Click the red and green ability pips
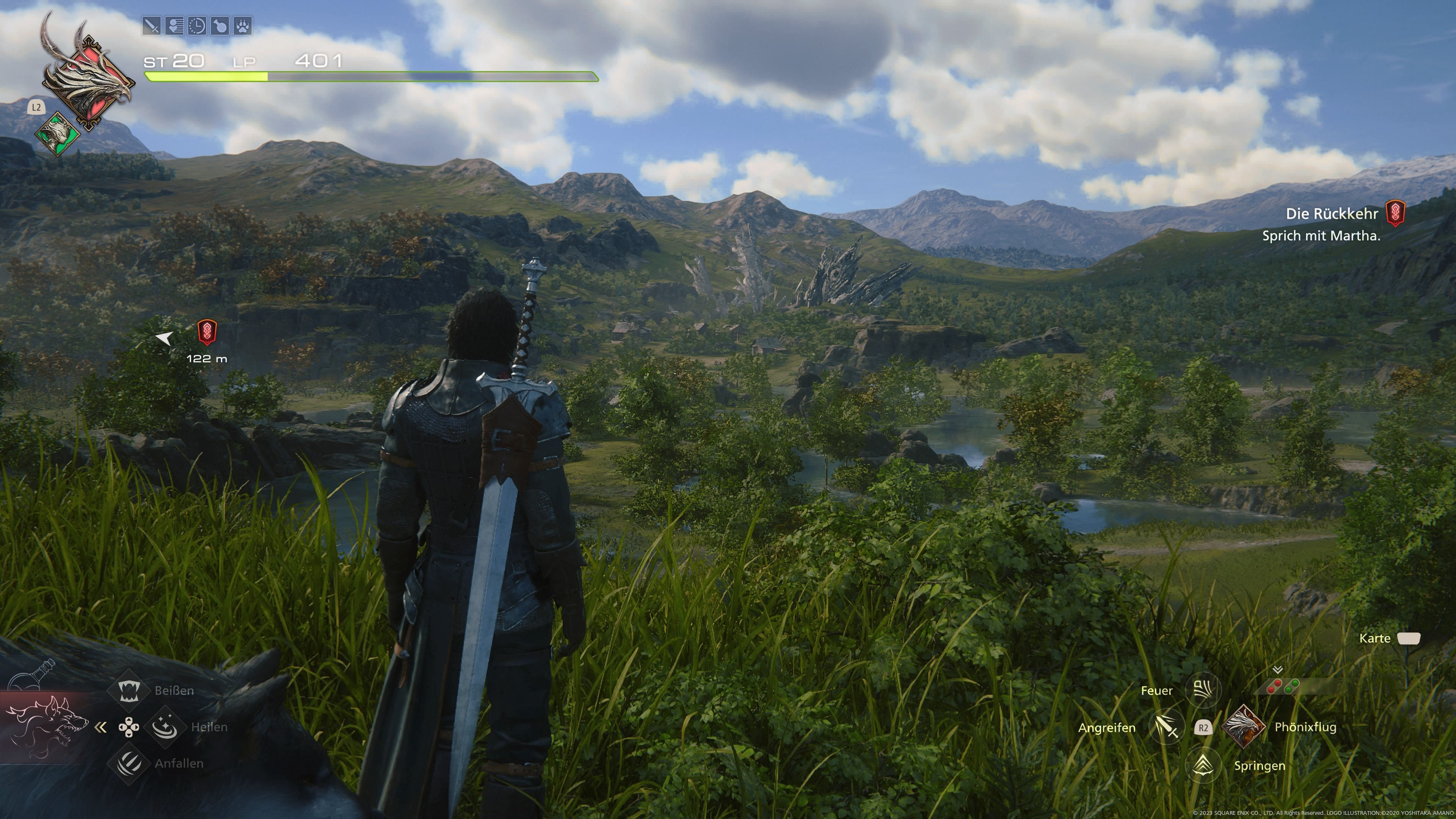 [x=1282, y=686]
